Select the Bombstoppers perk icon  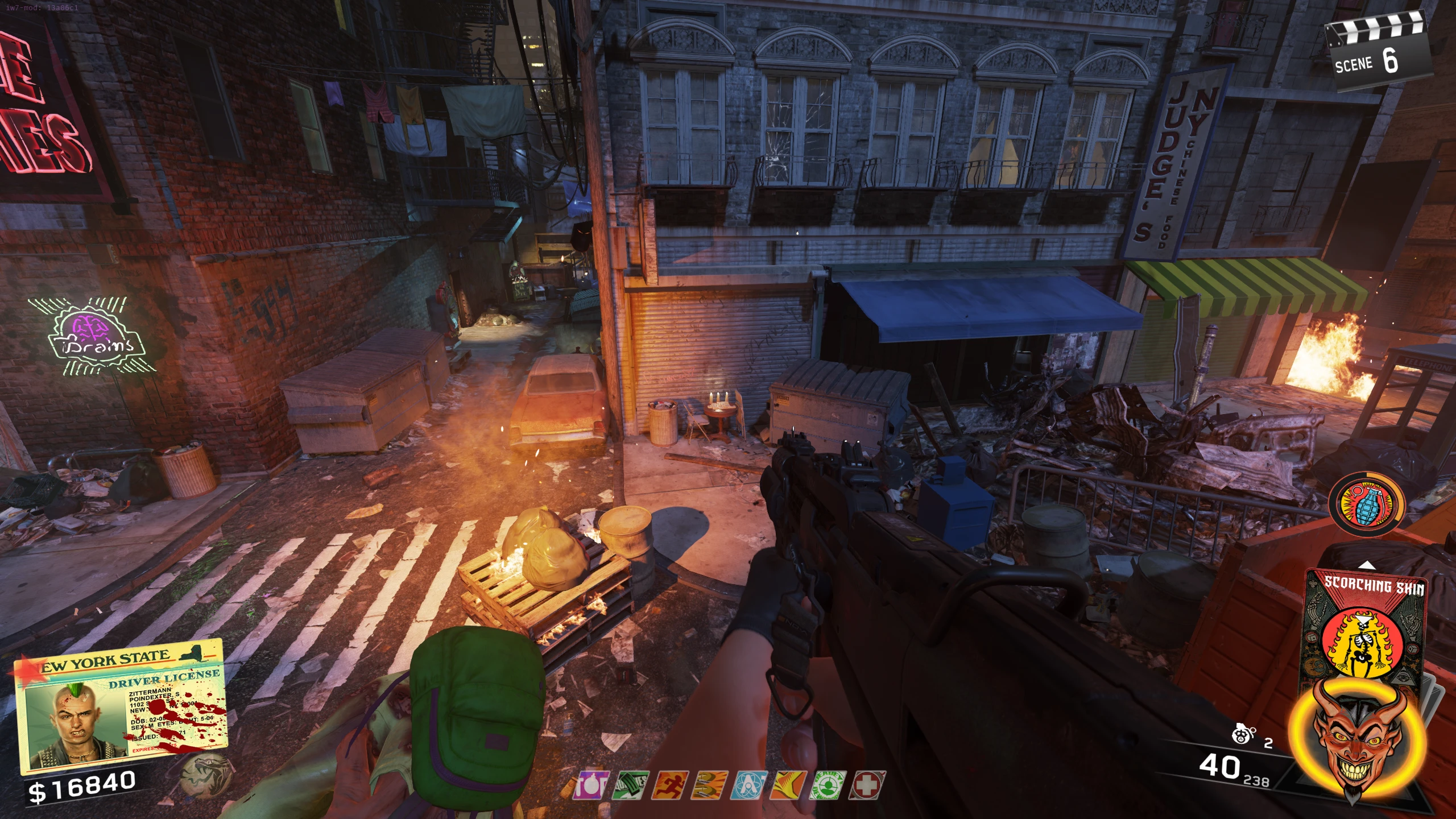(591, 786)
